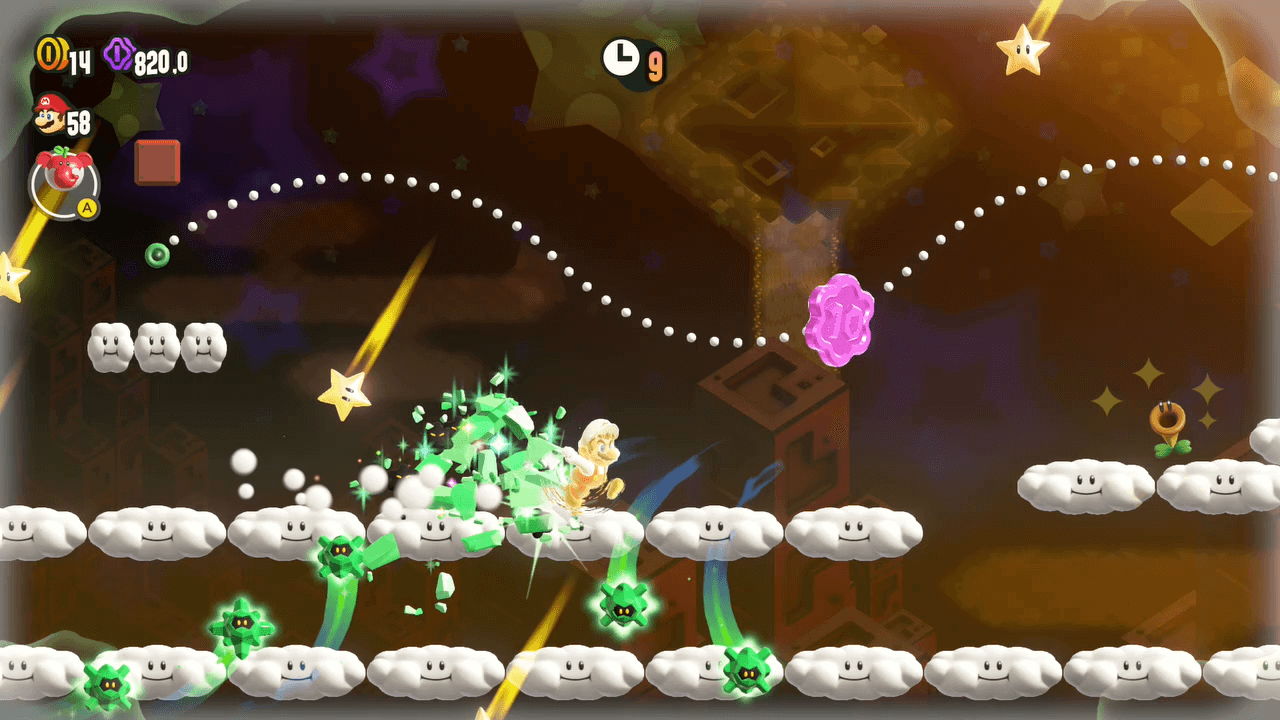Click the Mario lives portrait icon
1280x720 pixels.
point(48,115)
